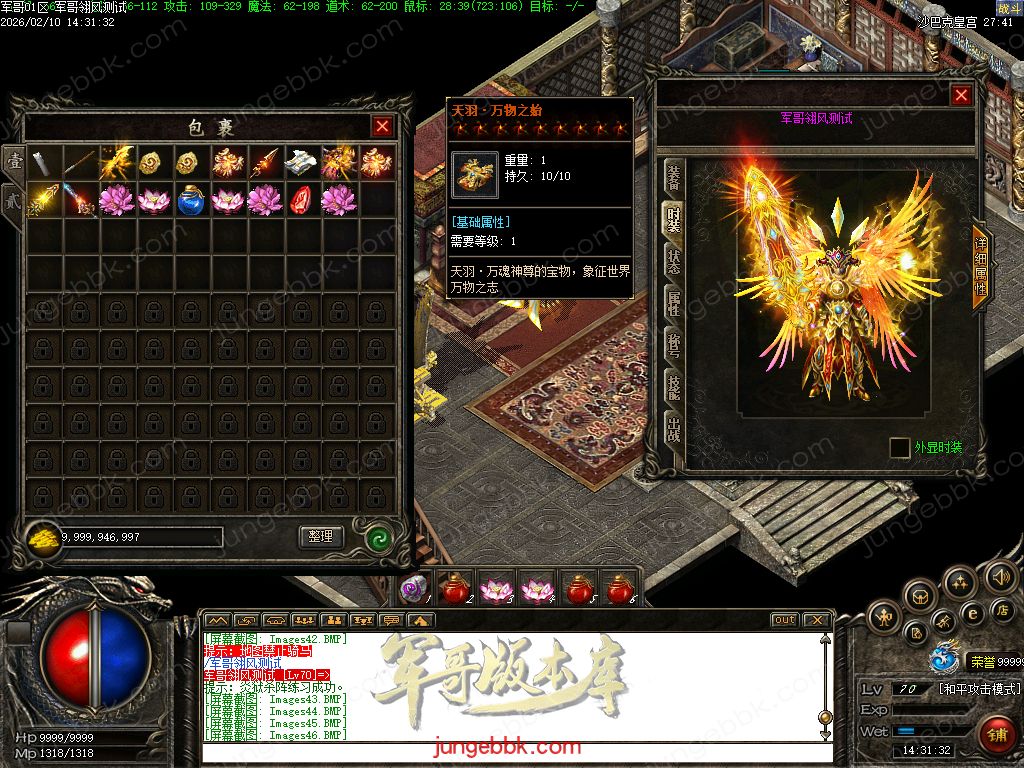Click the 整理 sort button
Image resolution: width=1024 pixels, height=768 pixels.
[x=321, y=537]
